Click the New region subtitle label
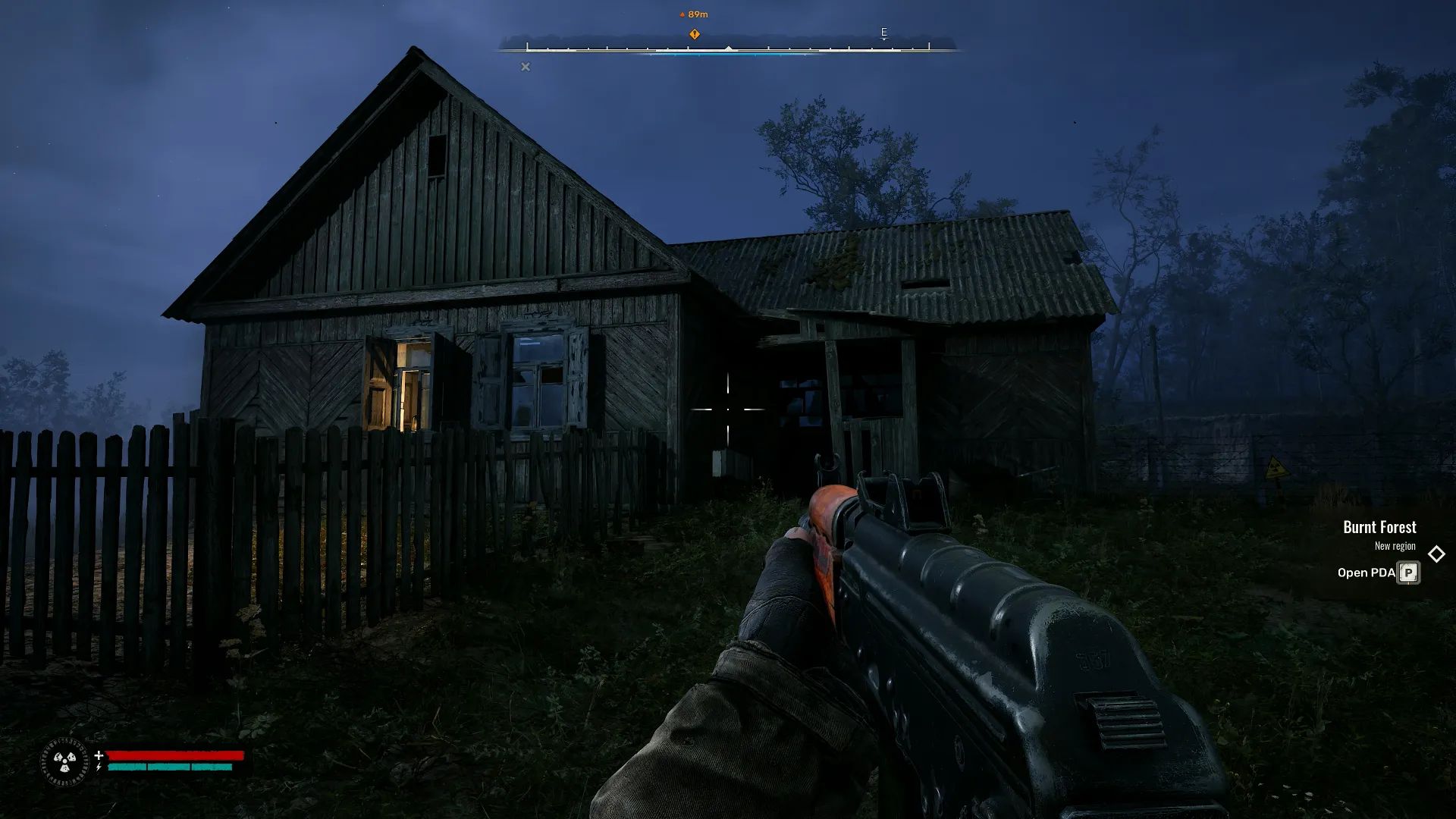 tap(1396, 545)
